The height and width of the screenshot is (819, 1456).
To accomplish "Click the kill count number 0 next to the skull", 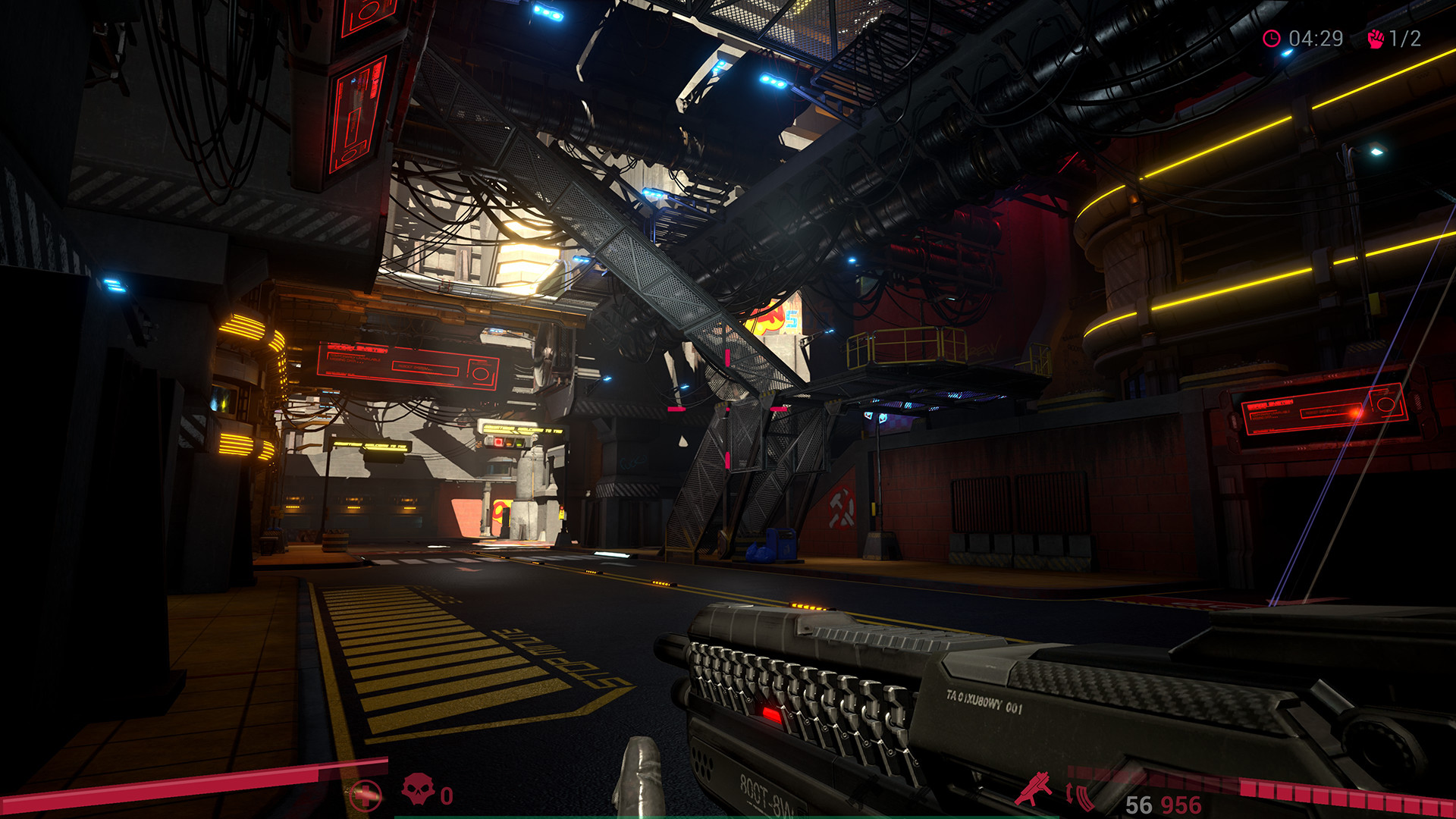I will click(446, 797).
